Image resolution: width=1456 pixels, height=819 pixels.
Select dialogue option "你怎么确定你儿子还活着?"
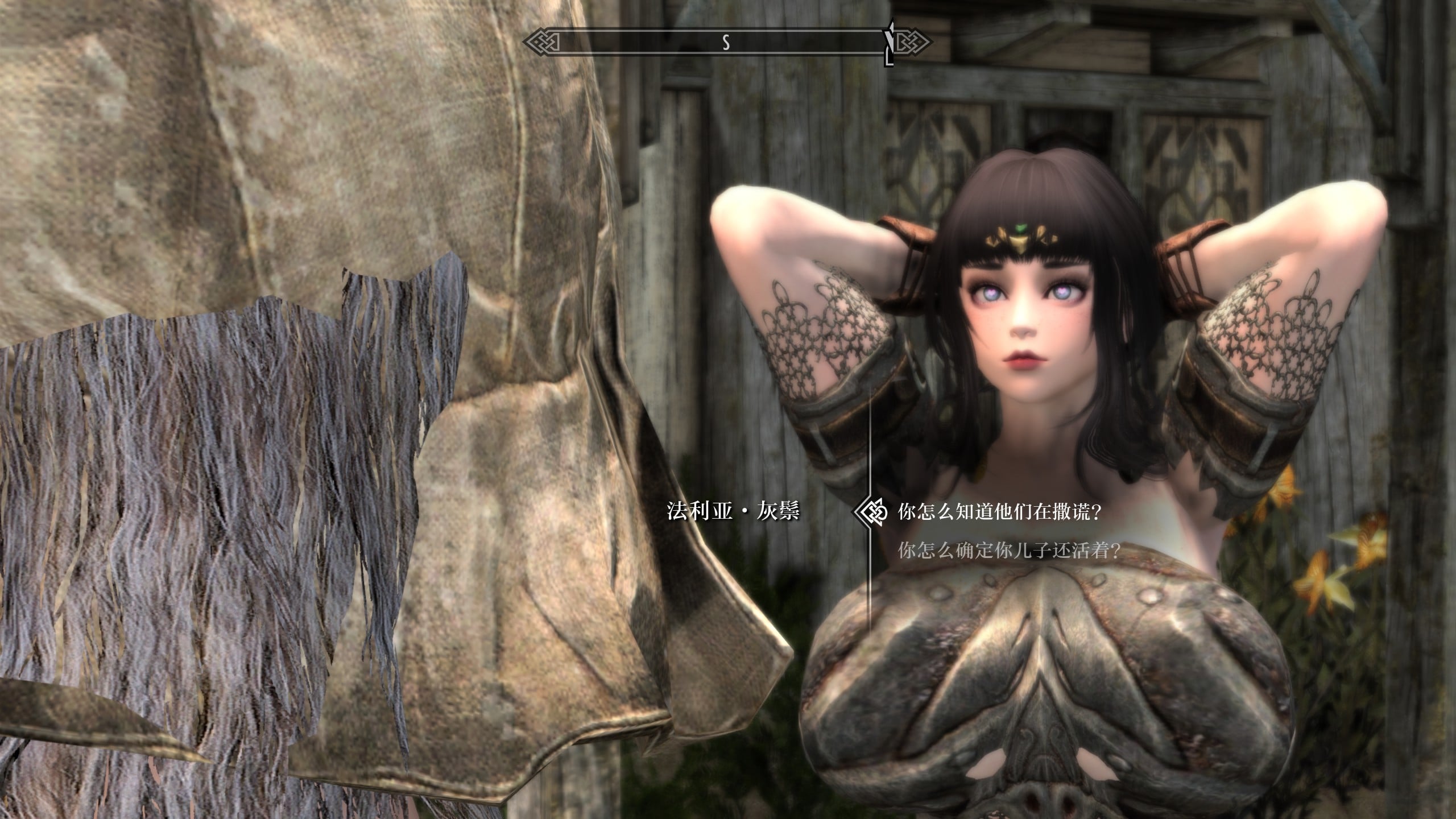point(1008,551)
